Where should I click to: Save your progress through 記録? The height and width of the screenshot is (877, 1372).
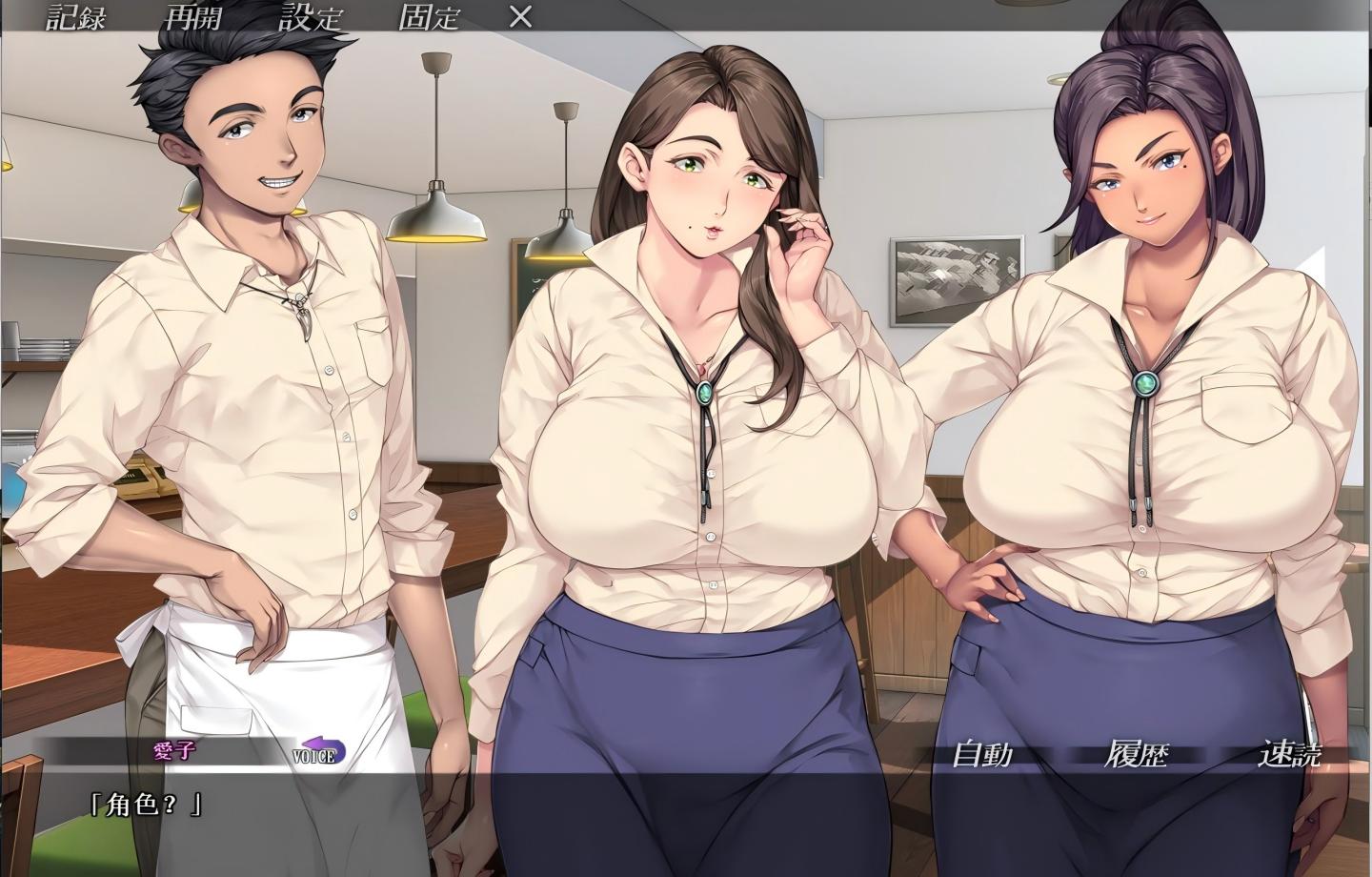(73, 16)
